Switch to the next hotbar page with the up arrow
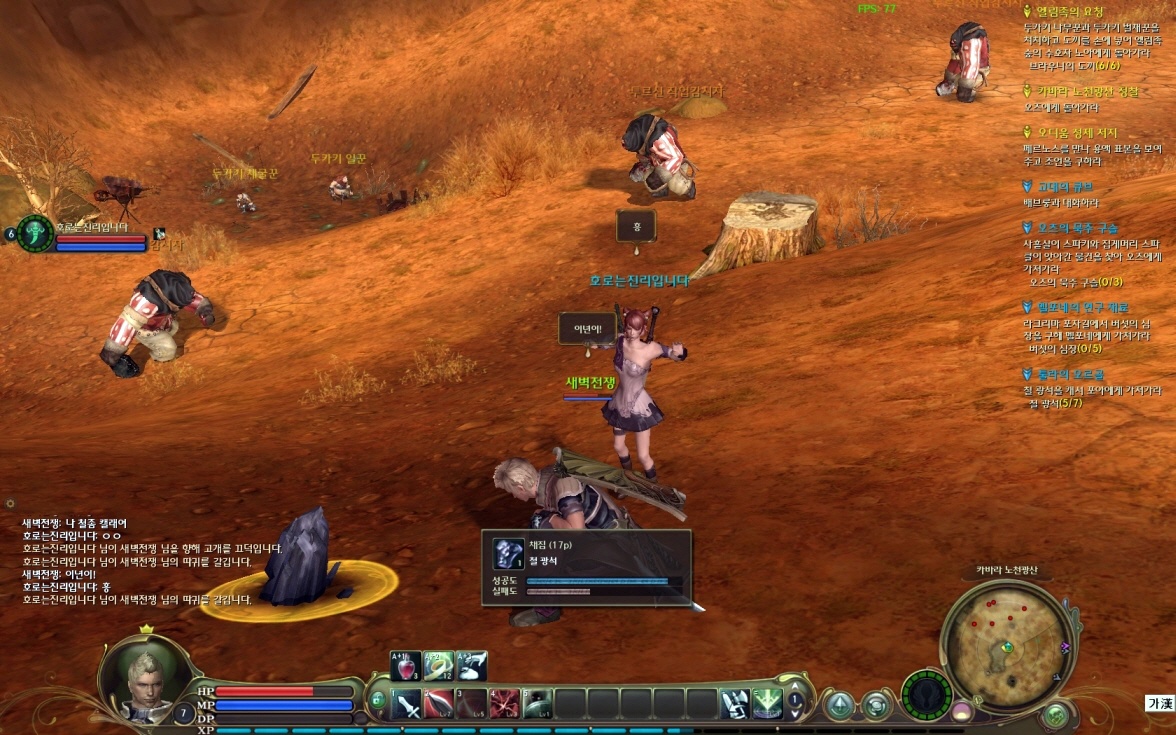This screenshot has height=735, width=1176. [x=796, y=696]
